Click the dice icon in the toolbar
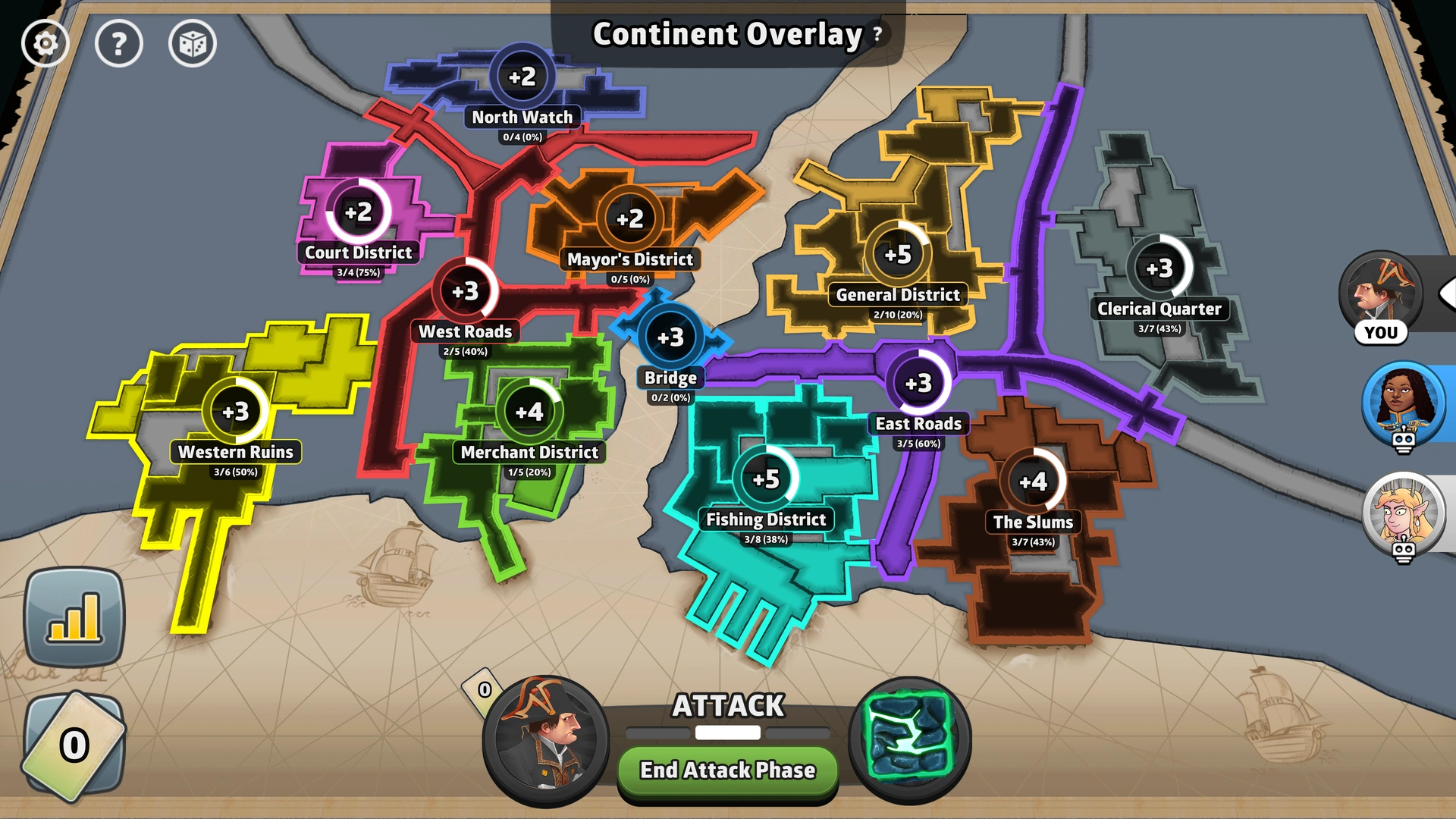 click(x=192, y=44)
